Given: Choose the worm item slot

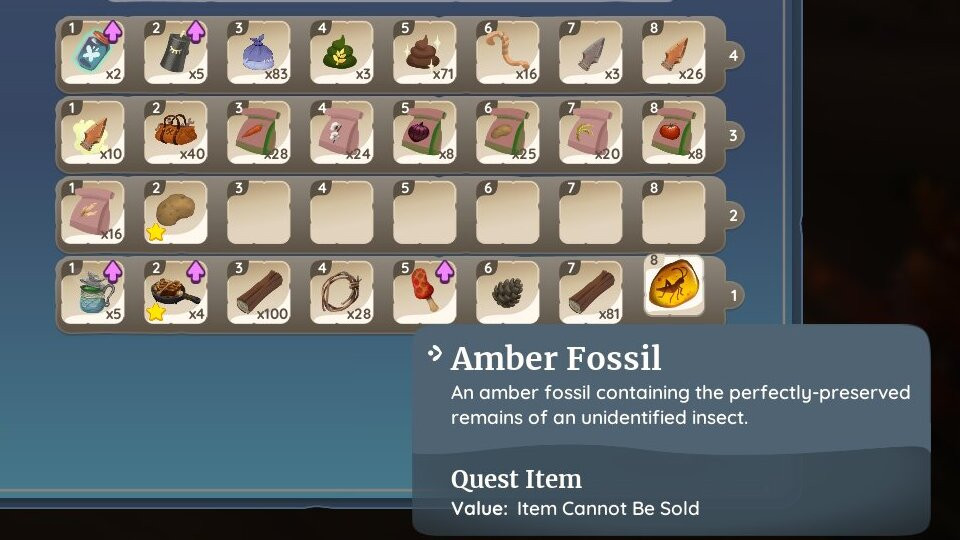Looking at the screenshot, I should click(x=508, y=54).
